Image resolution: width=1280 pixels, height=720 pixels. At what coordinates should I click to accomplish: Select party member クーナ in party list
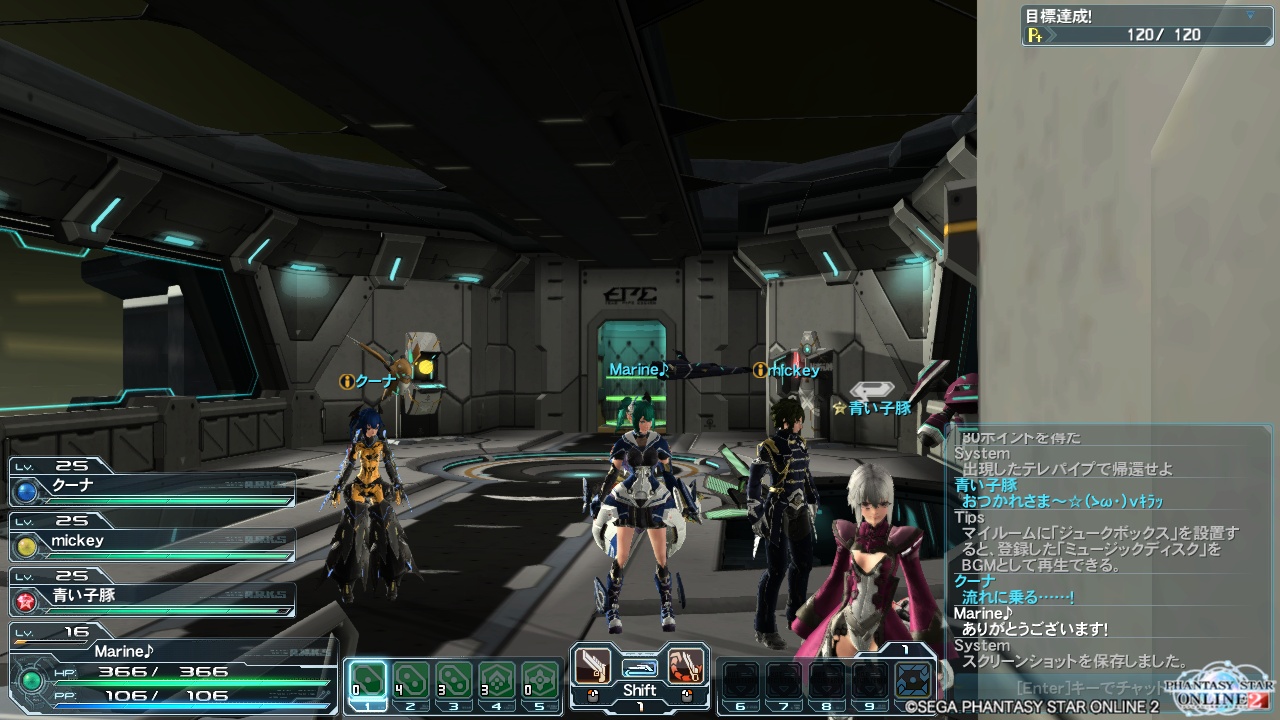click(x=152, y=489)
